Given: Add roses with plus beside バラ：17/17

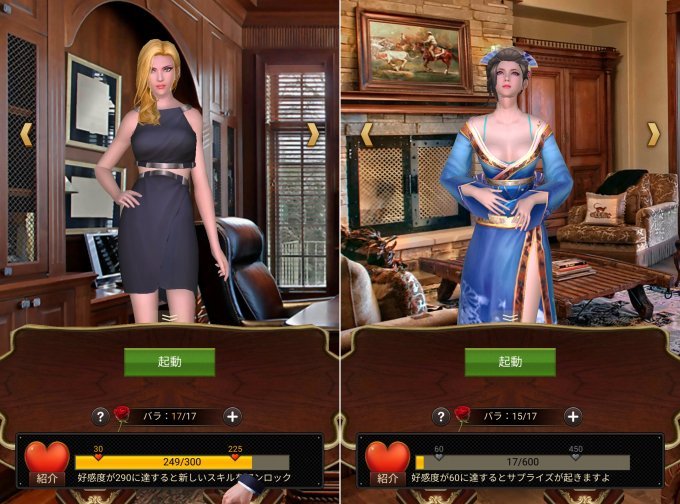Looking at the screenshot, I should tap(232, 416).
